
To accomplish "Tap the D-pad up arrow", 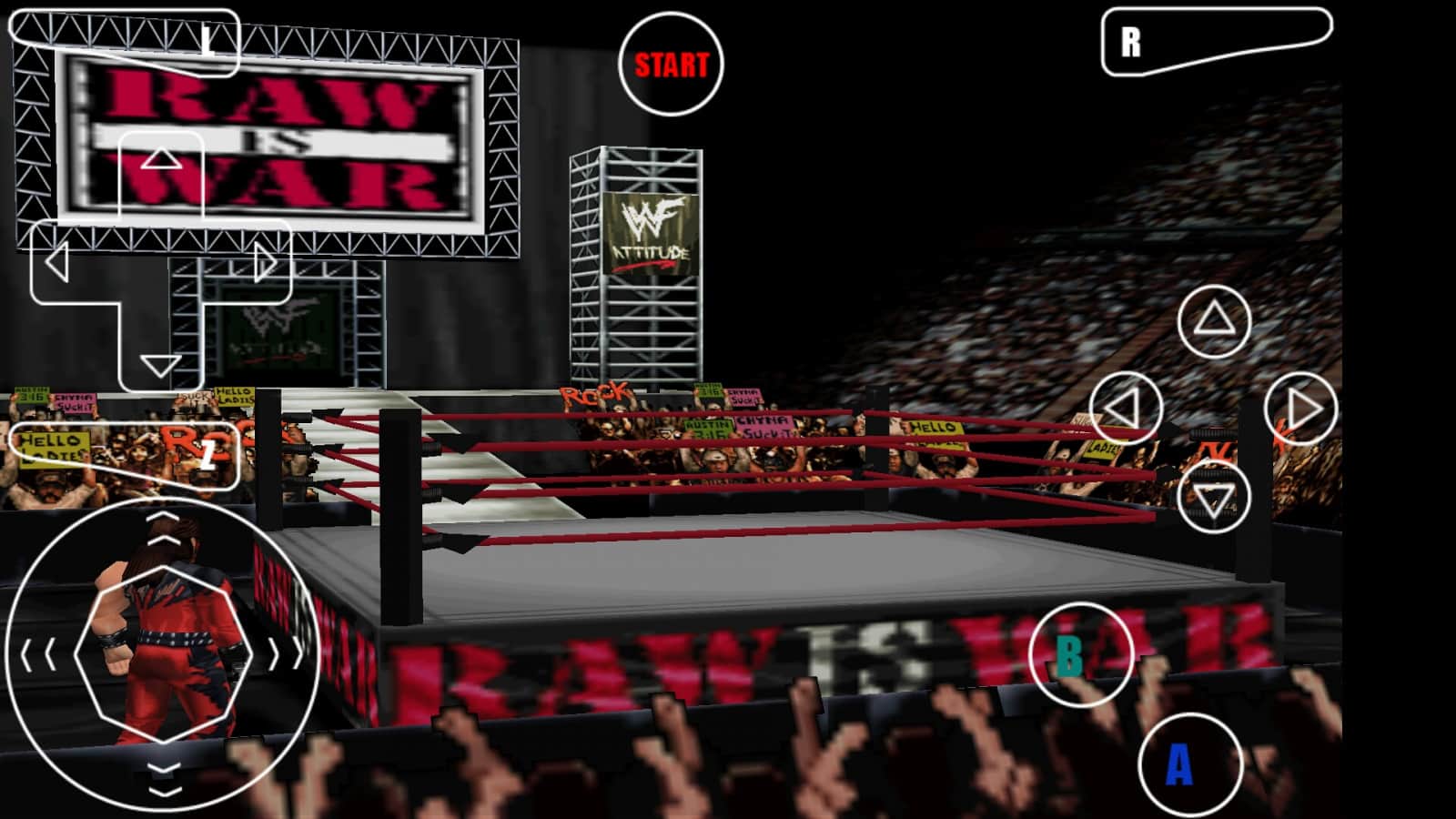I will click(x=161, y=161).
